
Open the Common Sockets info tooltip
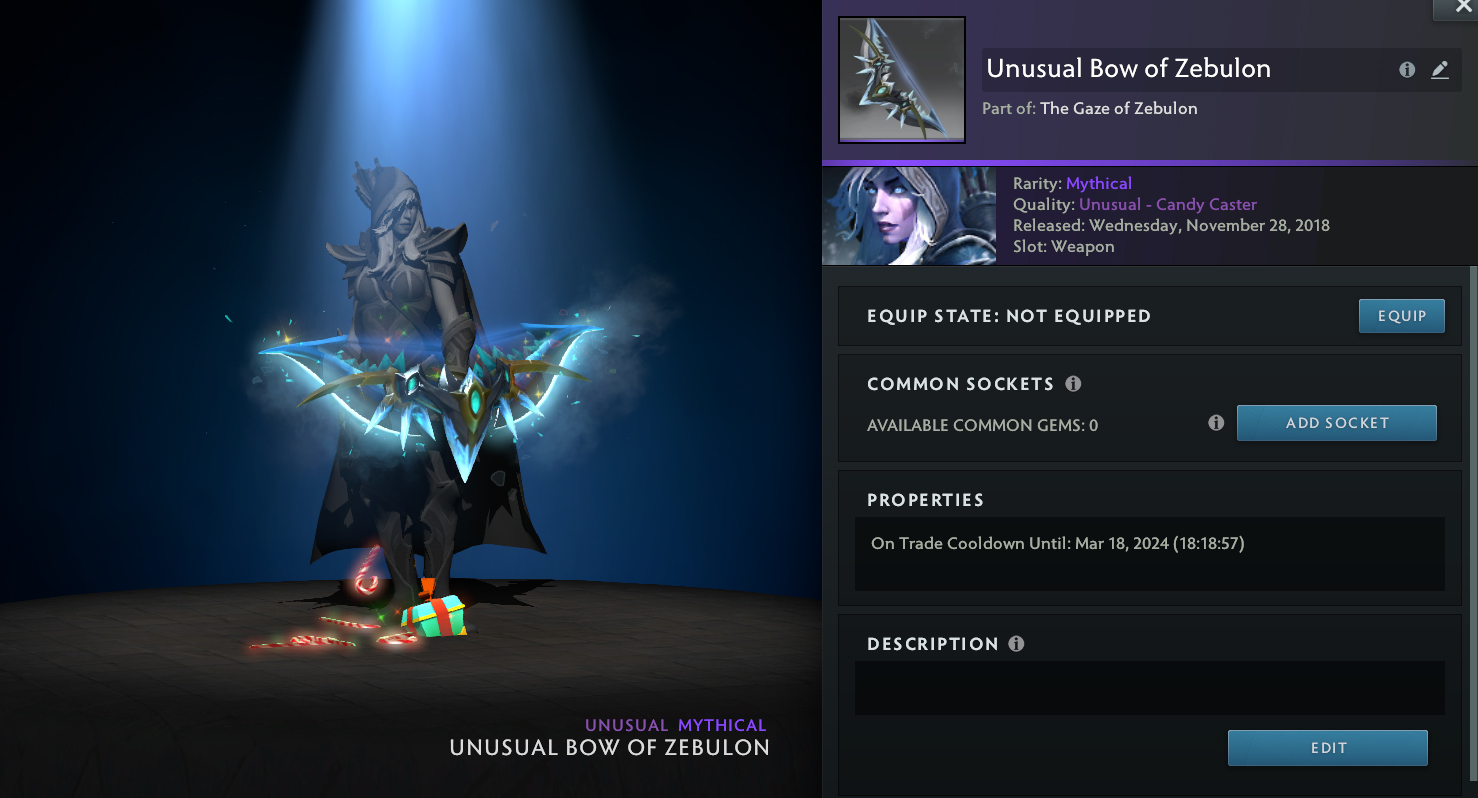coord(1073,384)
